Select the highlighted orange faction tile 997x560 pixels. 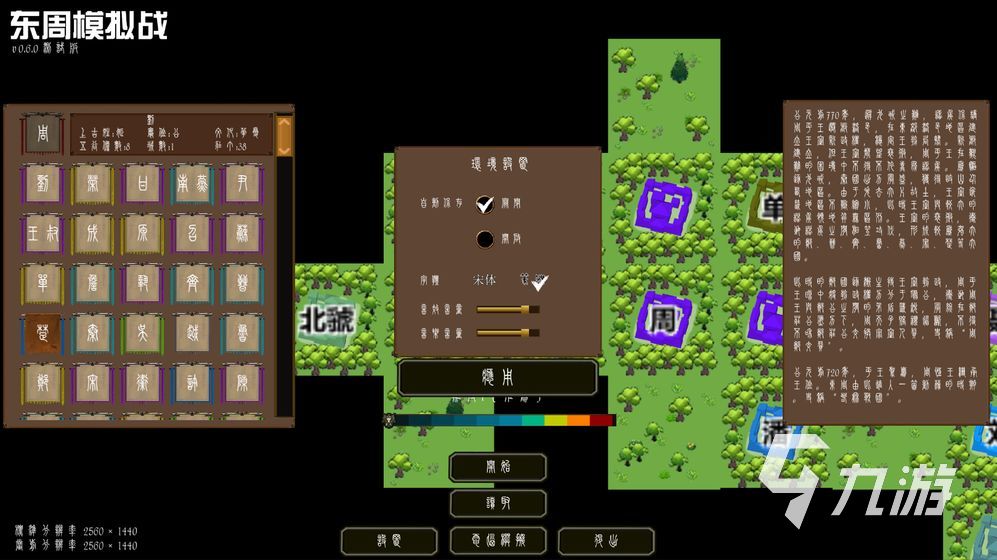[42, 334]
